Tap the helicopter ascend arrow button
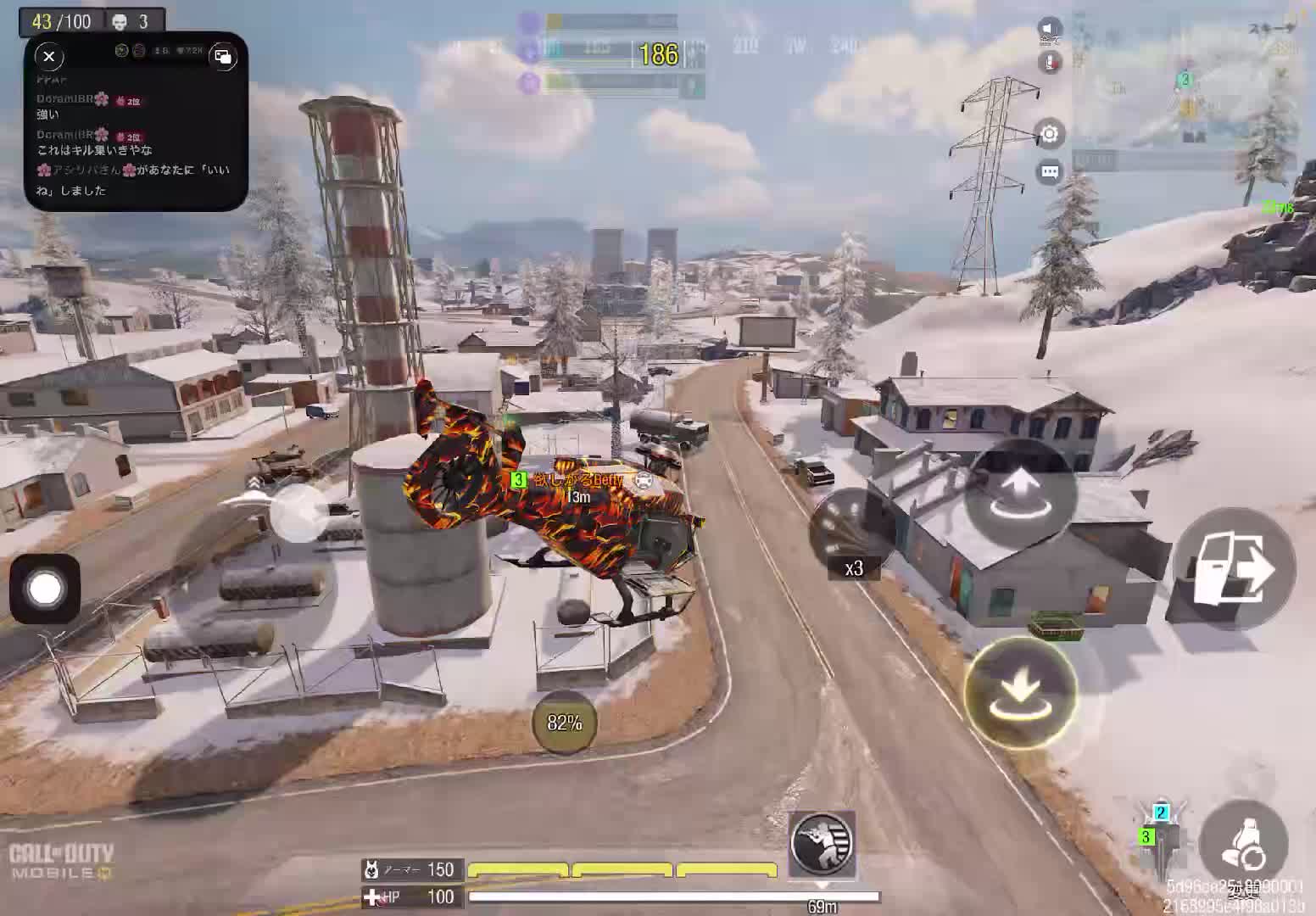This screenshot has height=916, width=1316. pos(1021,494)
